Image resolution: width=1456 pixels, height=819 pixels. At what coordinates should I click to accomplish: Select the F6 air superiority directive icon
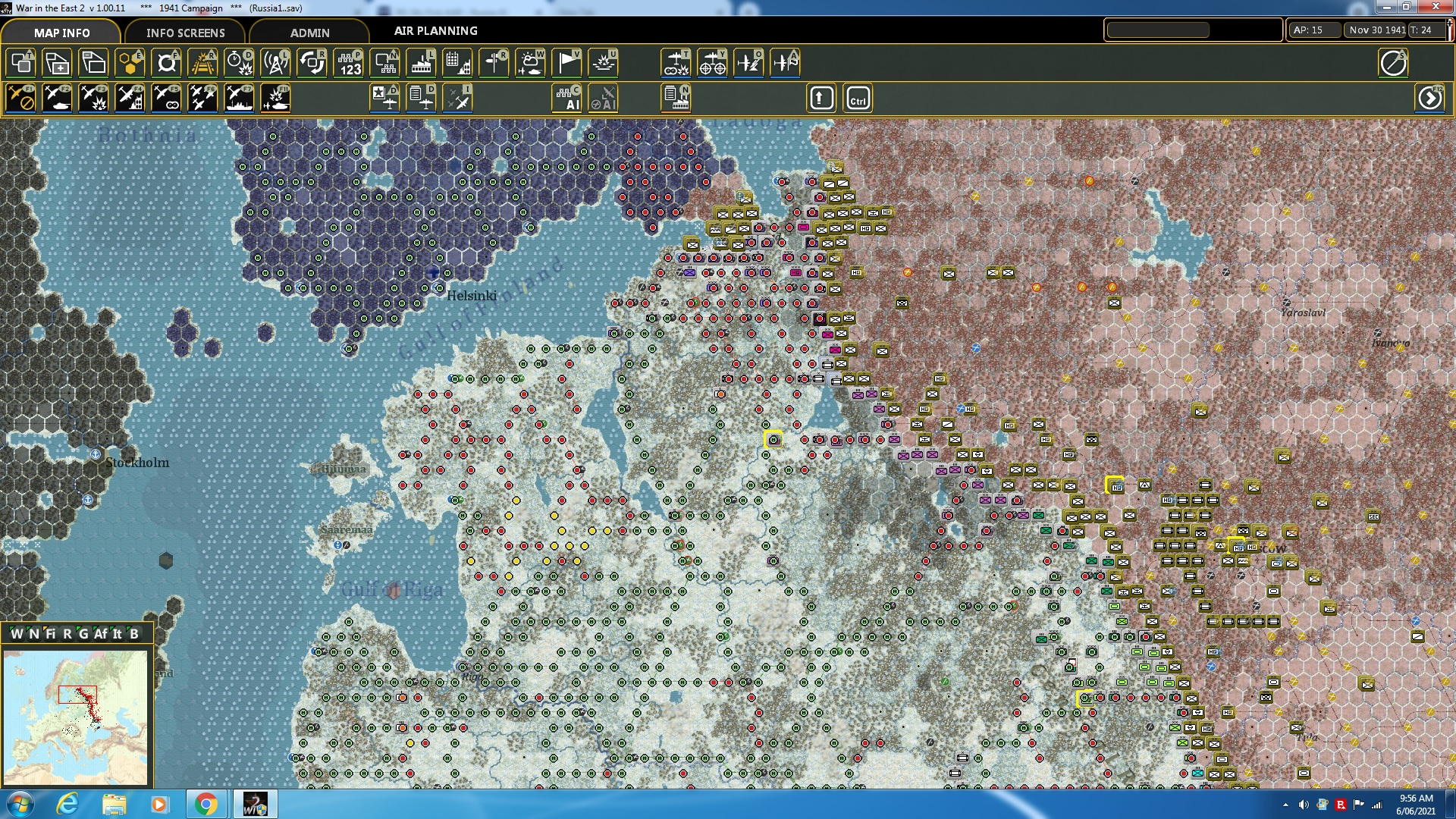coord(202,97)
